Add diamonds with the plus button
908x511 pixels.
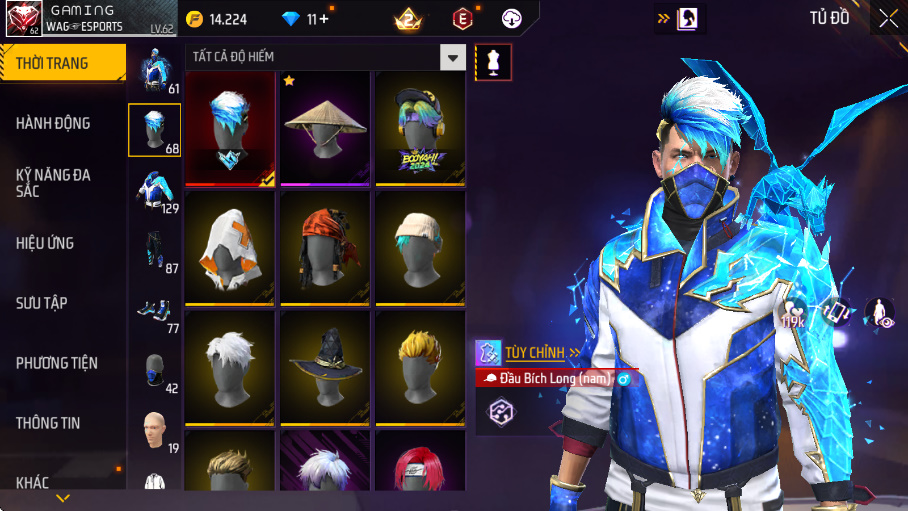point(324,19)
